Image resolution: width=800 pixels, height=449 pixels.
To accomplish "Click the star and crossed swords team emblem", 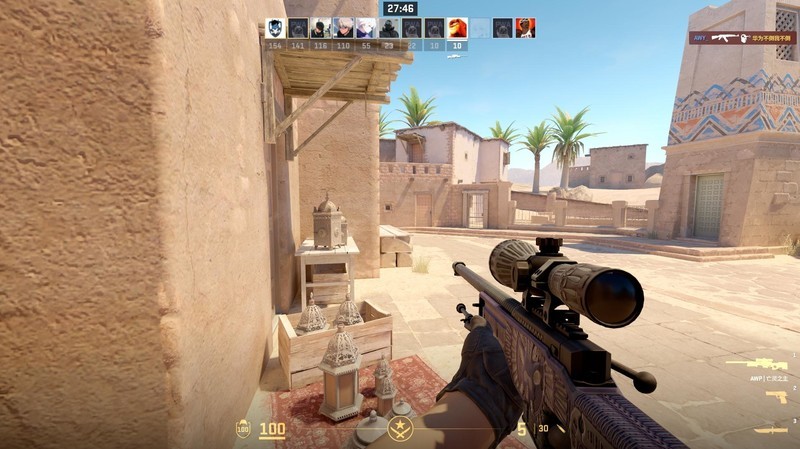I will 400,432.
